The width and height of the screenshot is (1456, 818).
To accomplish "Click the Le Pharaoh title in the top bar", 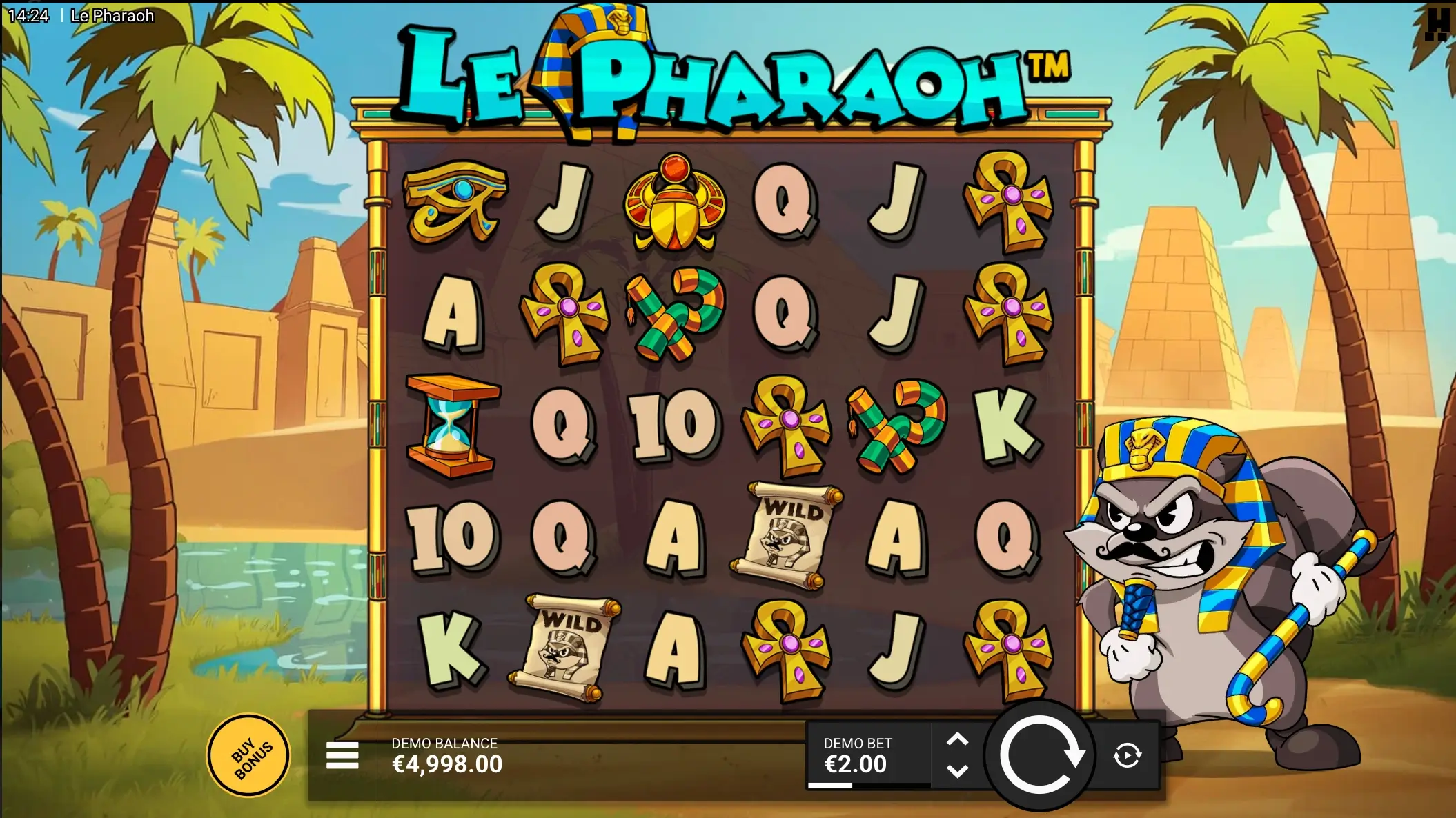I will click(x=112, y=15).
